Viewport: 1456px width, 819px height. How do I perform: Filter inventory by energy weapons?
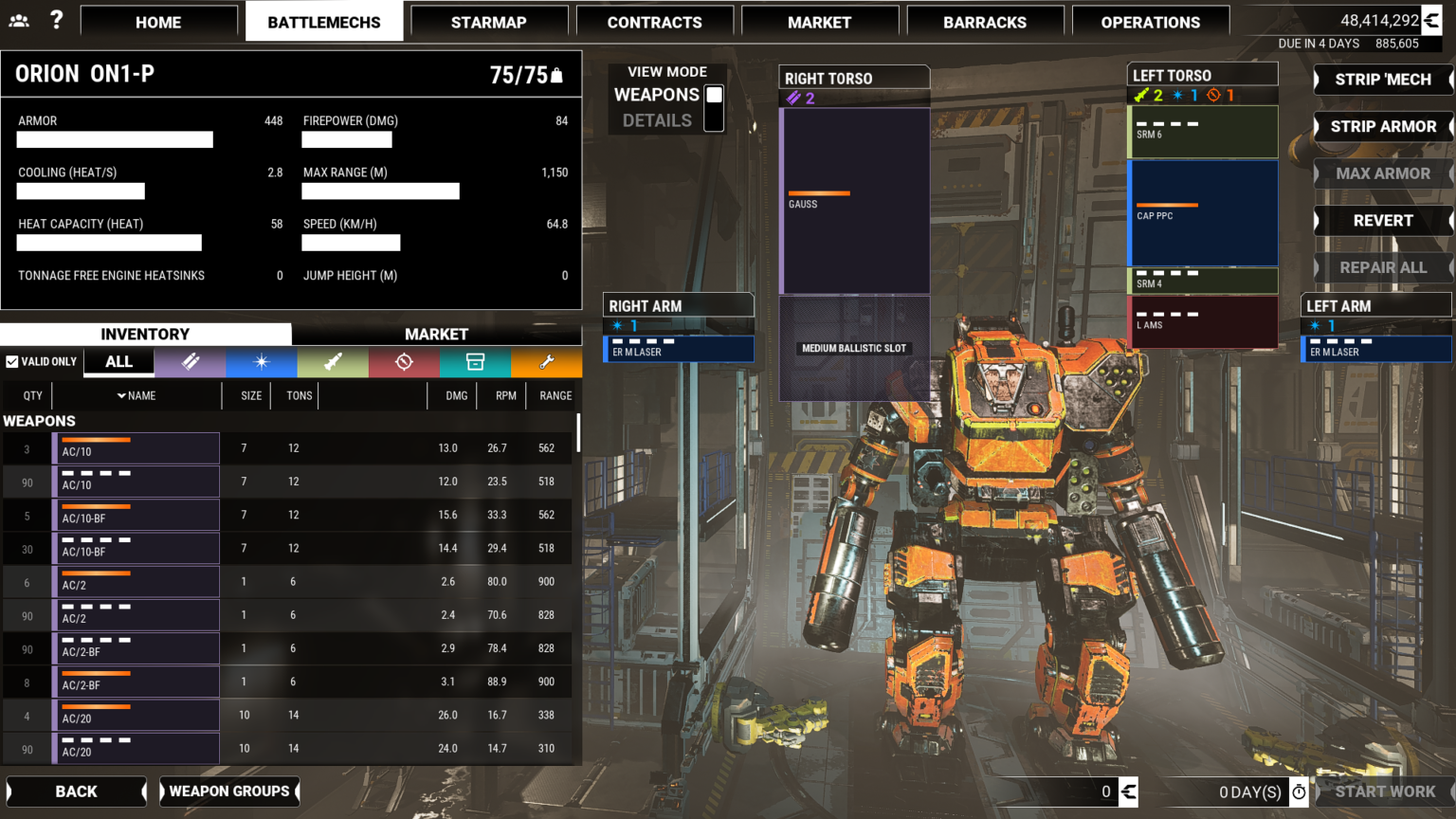pyautogui.click(x=262, y=362)
